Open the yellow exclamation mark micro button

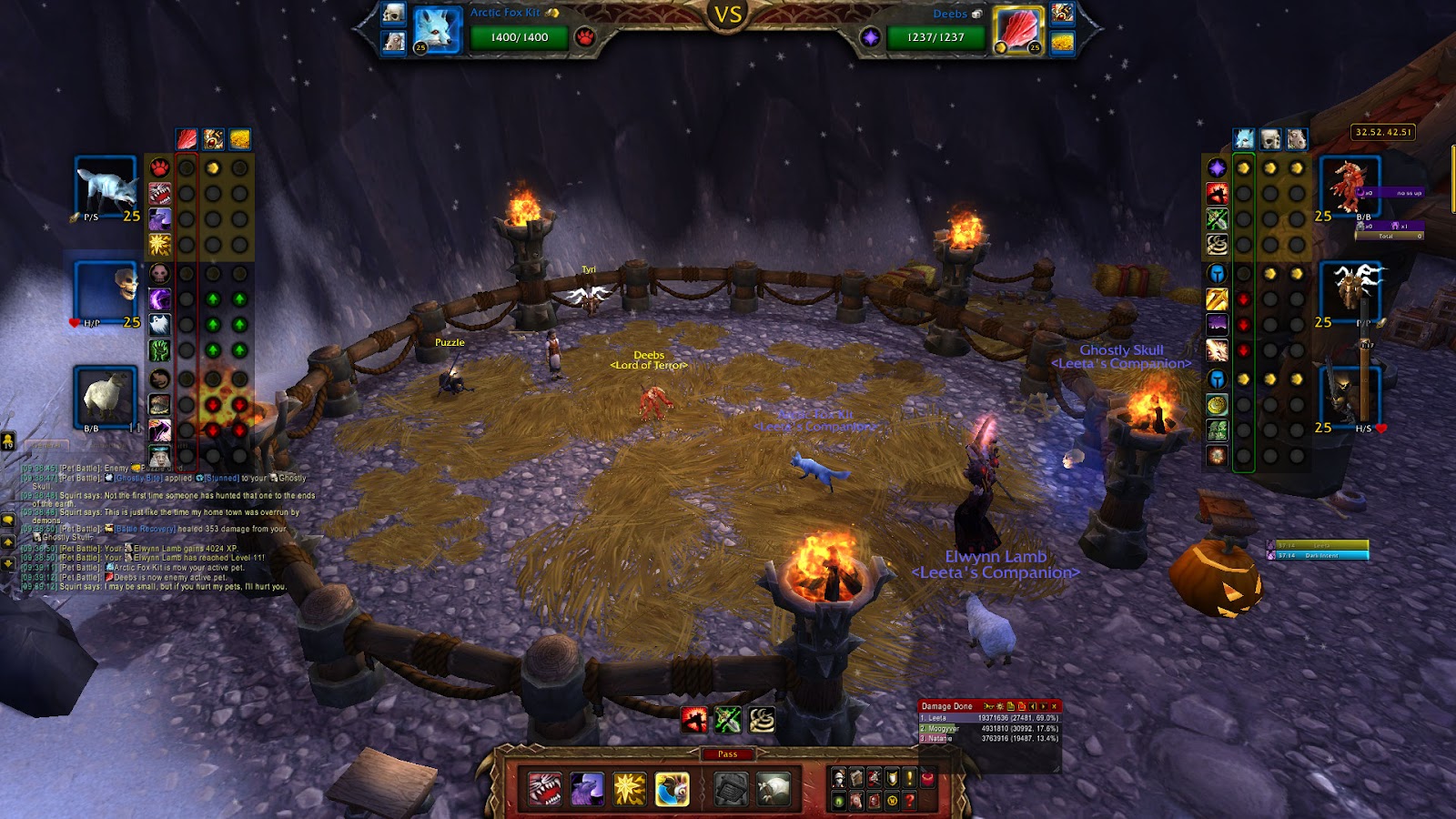(x=909, y=778)
